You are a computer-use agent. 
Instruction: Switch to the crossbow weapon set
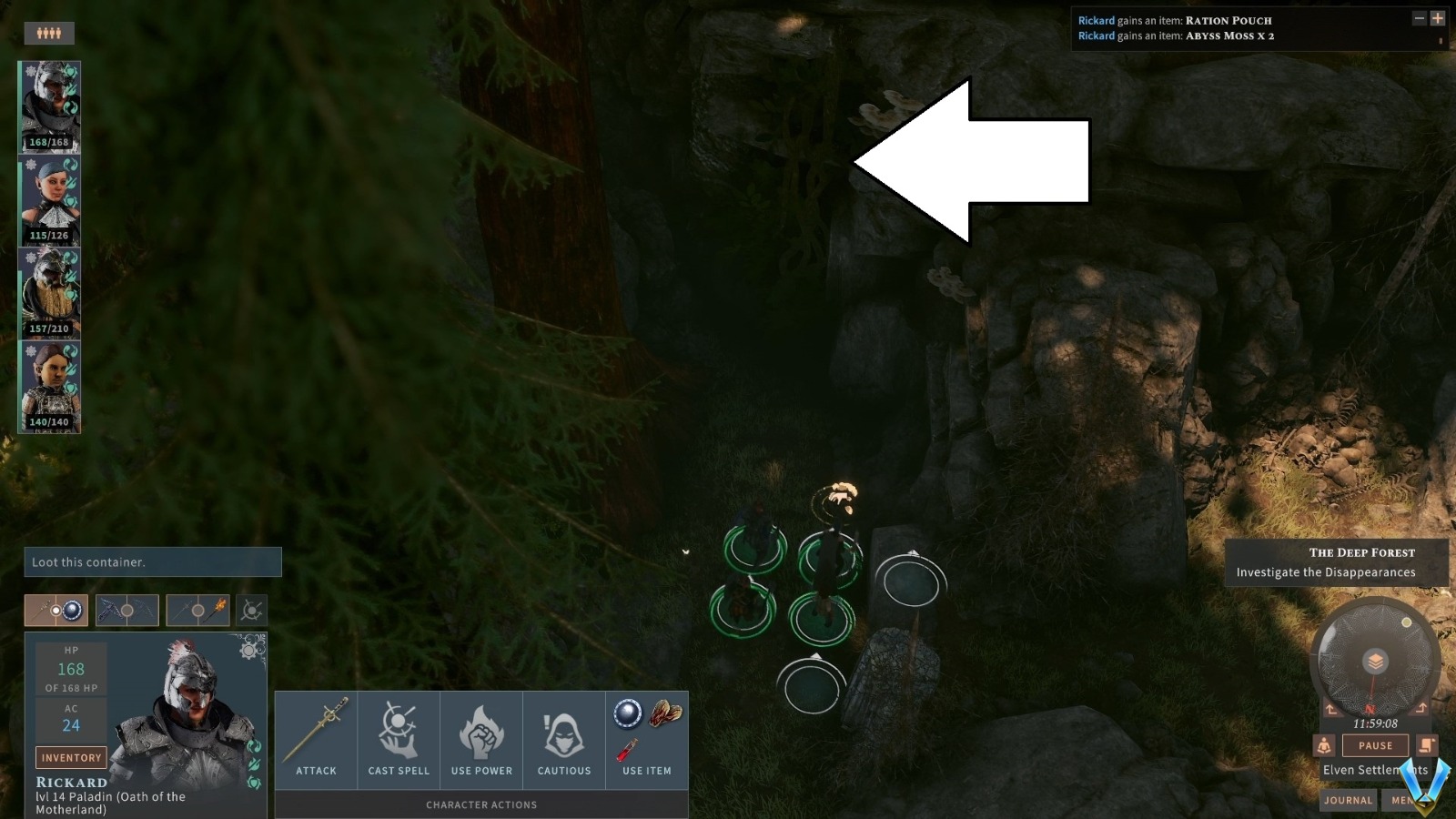pyautogui.click(x=126, y=611)
